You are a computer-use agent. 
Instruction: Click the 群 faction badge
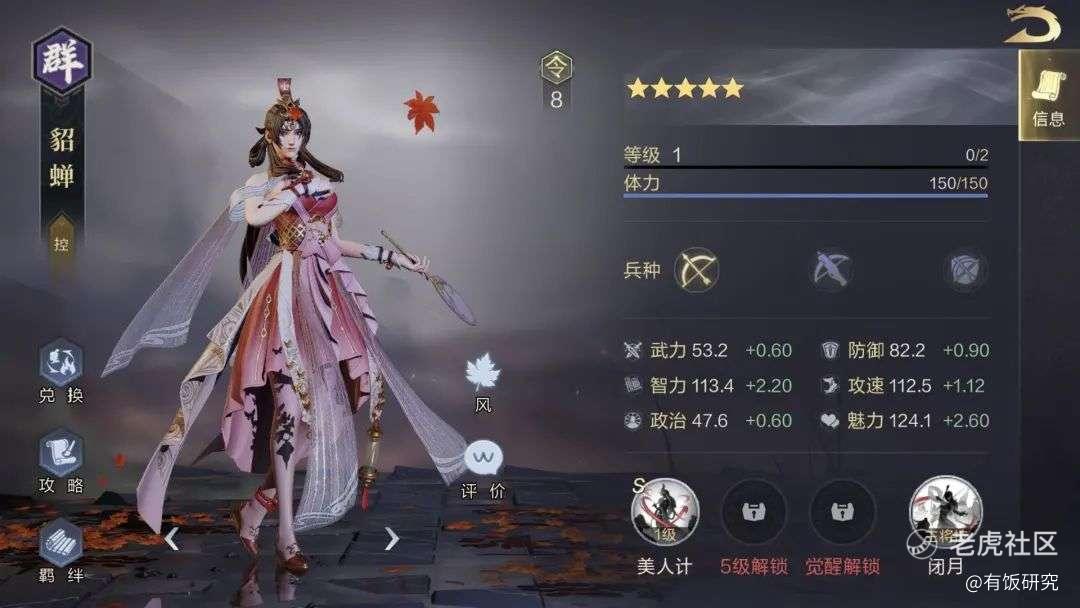coord(62,58)
